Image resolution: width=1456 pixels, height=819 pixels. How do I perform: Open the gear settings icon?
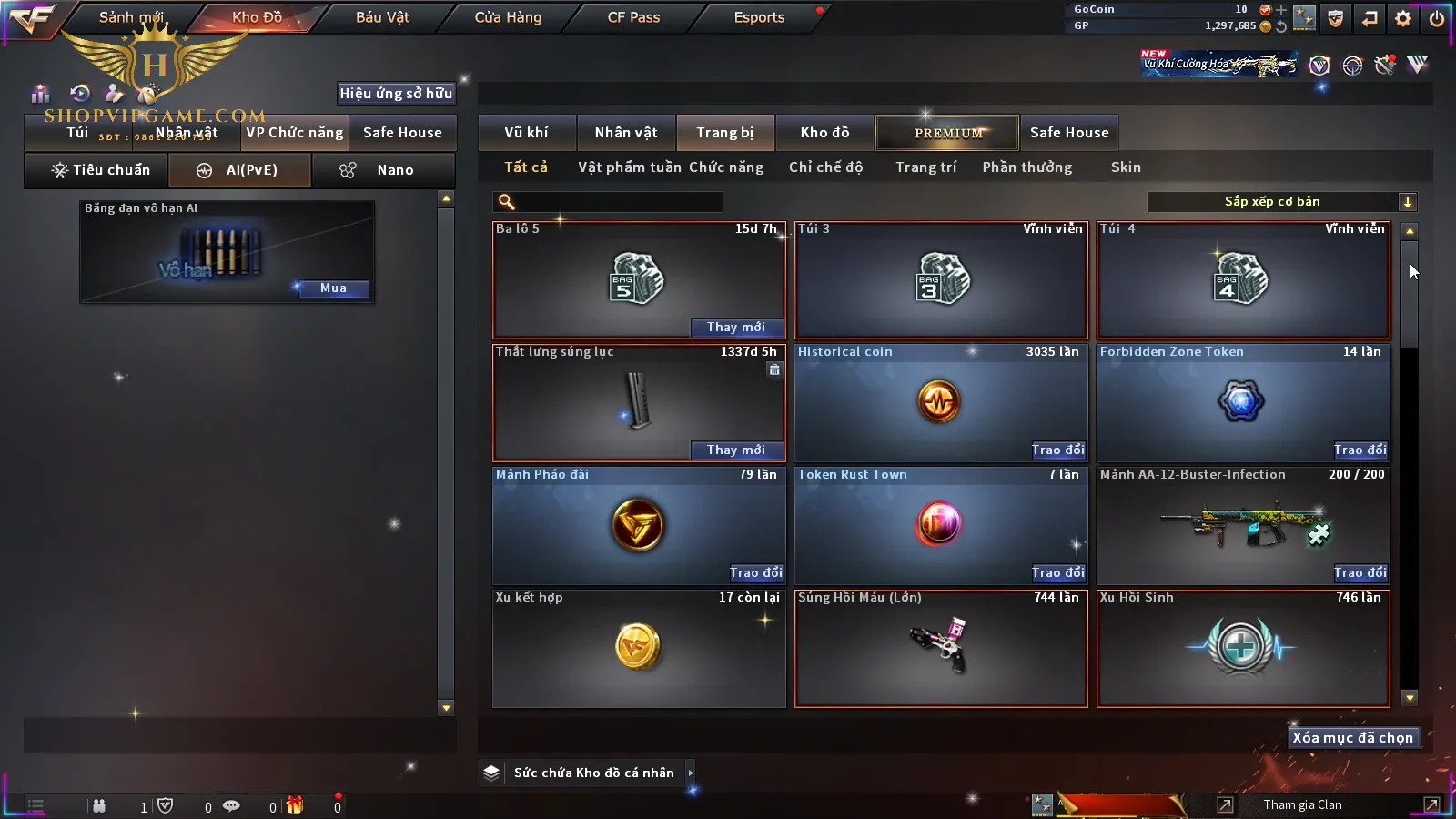click(1403, 18)
